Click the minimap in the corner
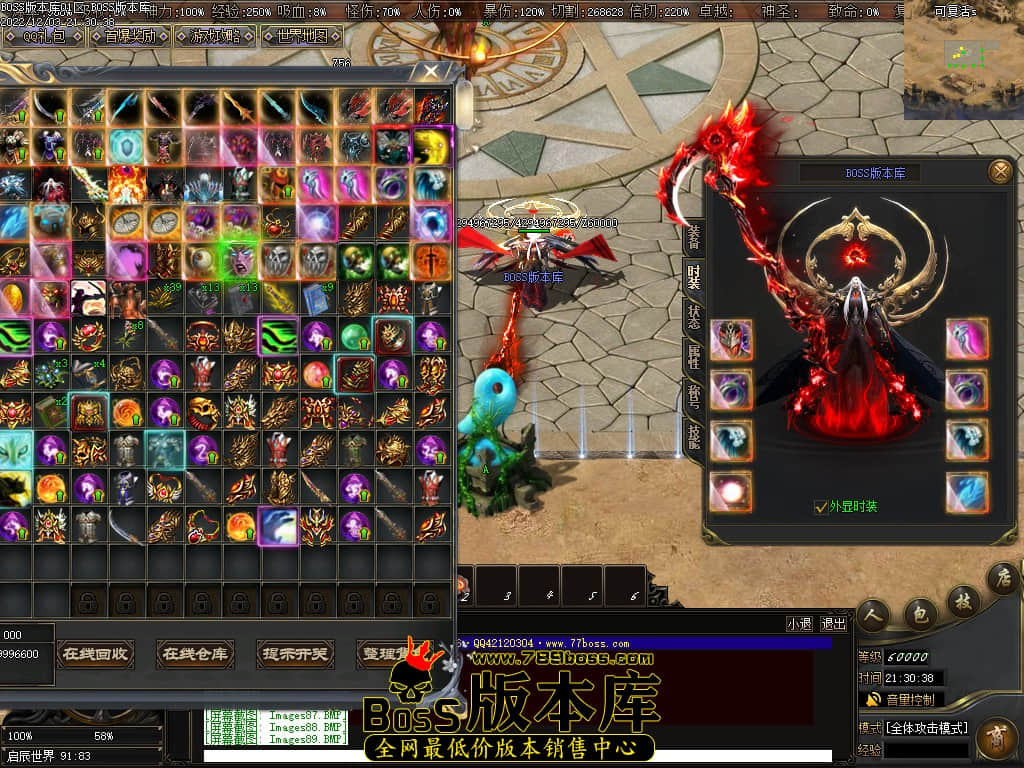Screen dimensions: 1024x768 coord(962,64)
